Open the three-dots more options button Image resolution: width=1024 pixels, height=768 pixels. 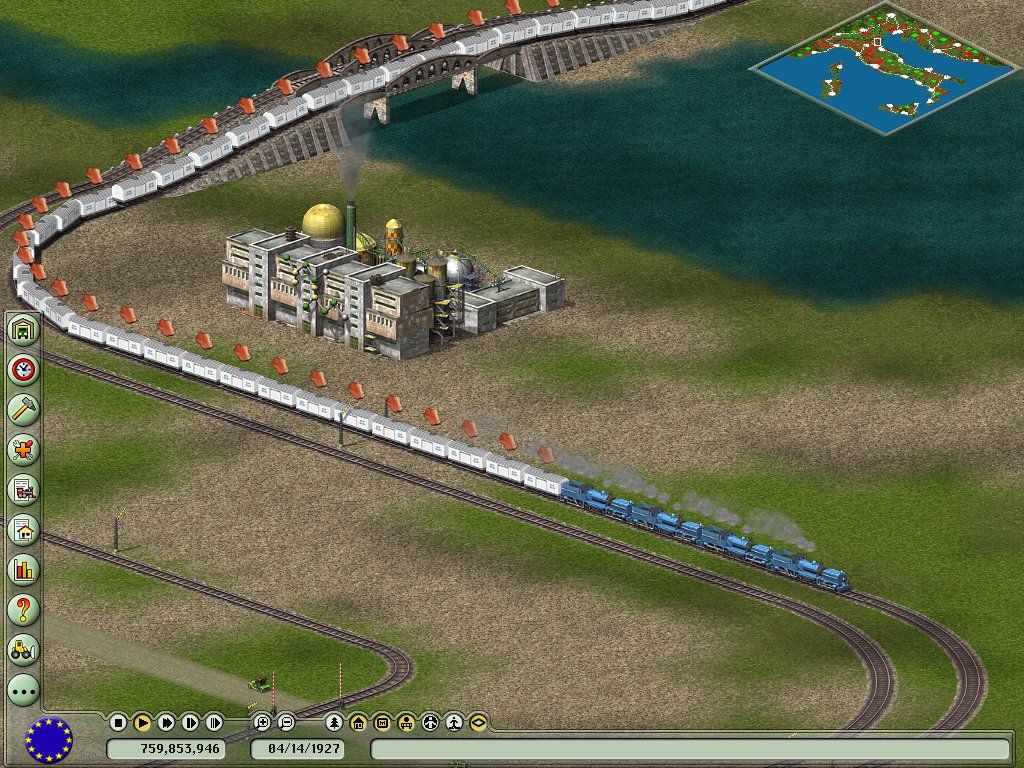23,688
